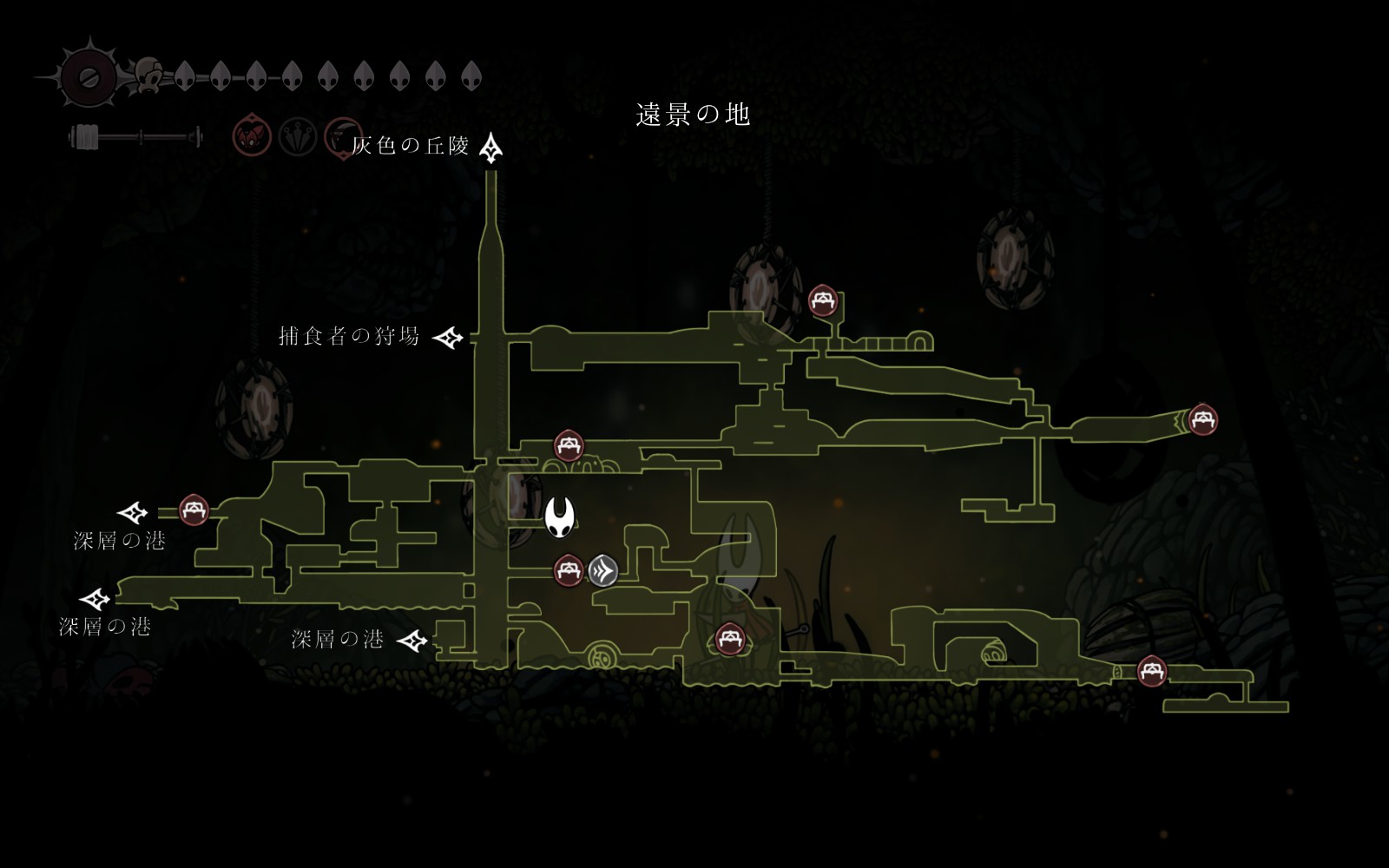Choose the bench marker beside the grey chevron pin

point(569,570)
